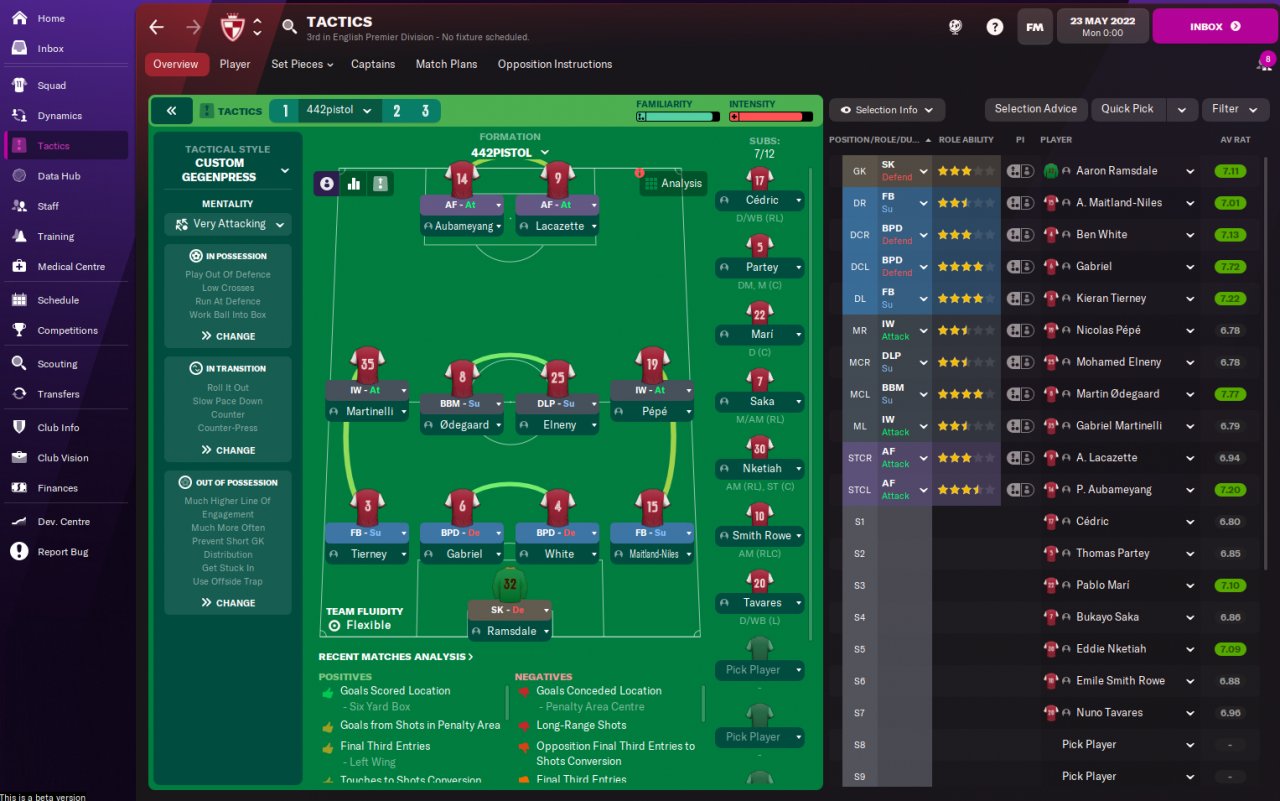Open Report Bug in the sidebar
The image size is (1280, 801).
pyautogui.click(x=62, y=552)
